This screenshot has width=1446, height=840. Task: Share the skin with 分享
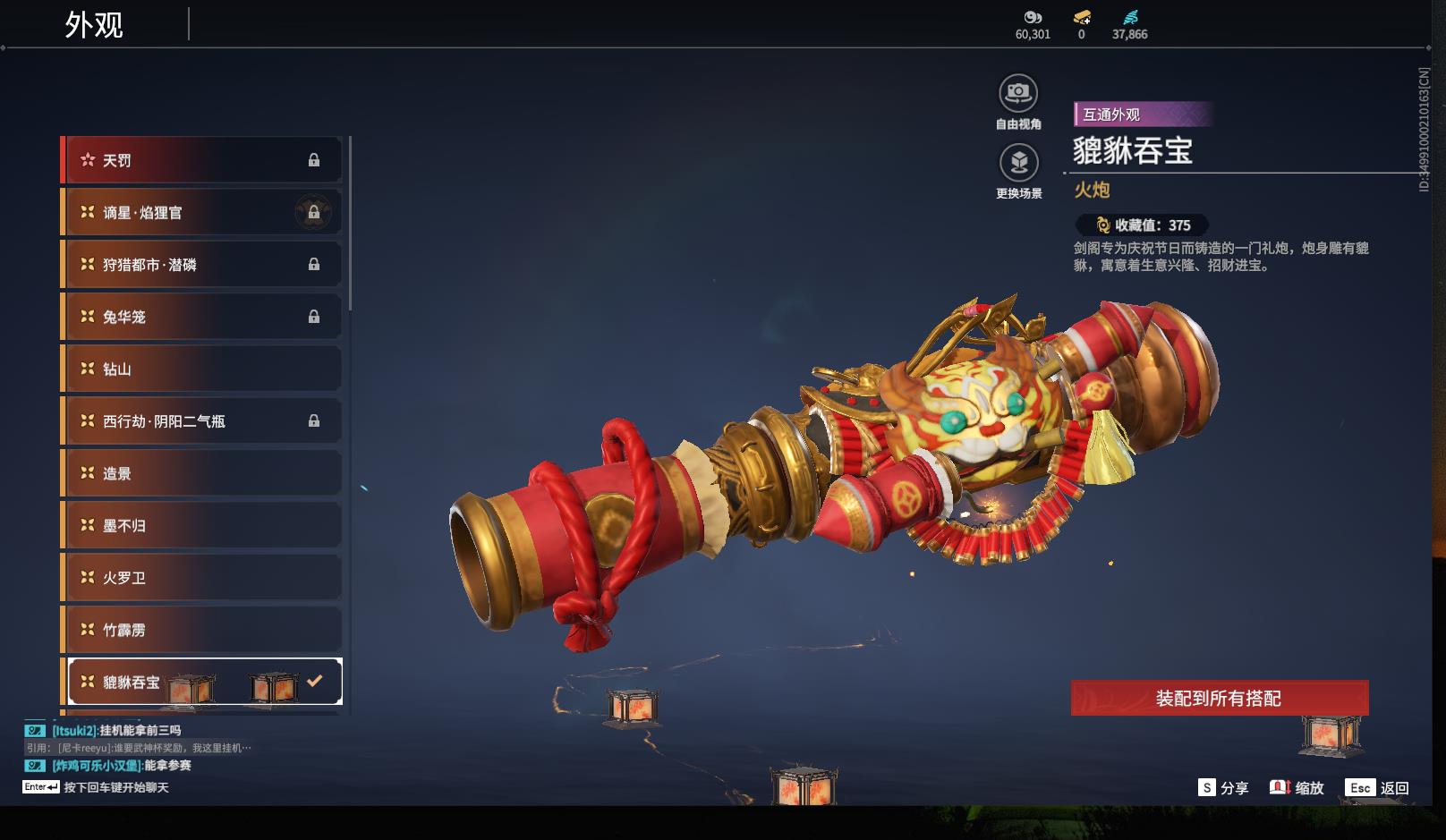tap(1223, 787)
